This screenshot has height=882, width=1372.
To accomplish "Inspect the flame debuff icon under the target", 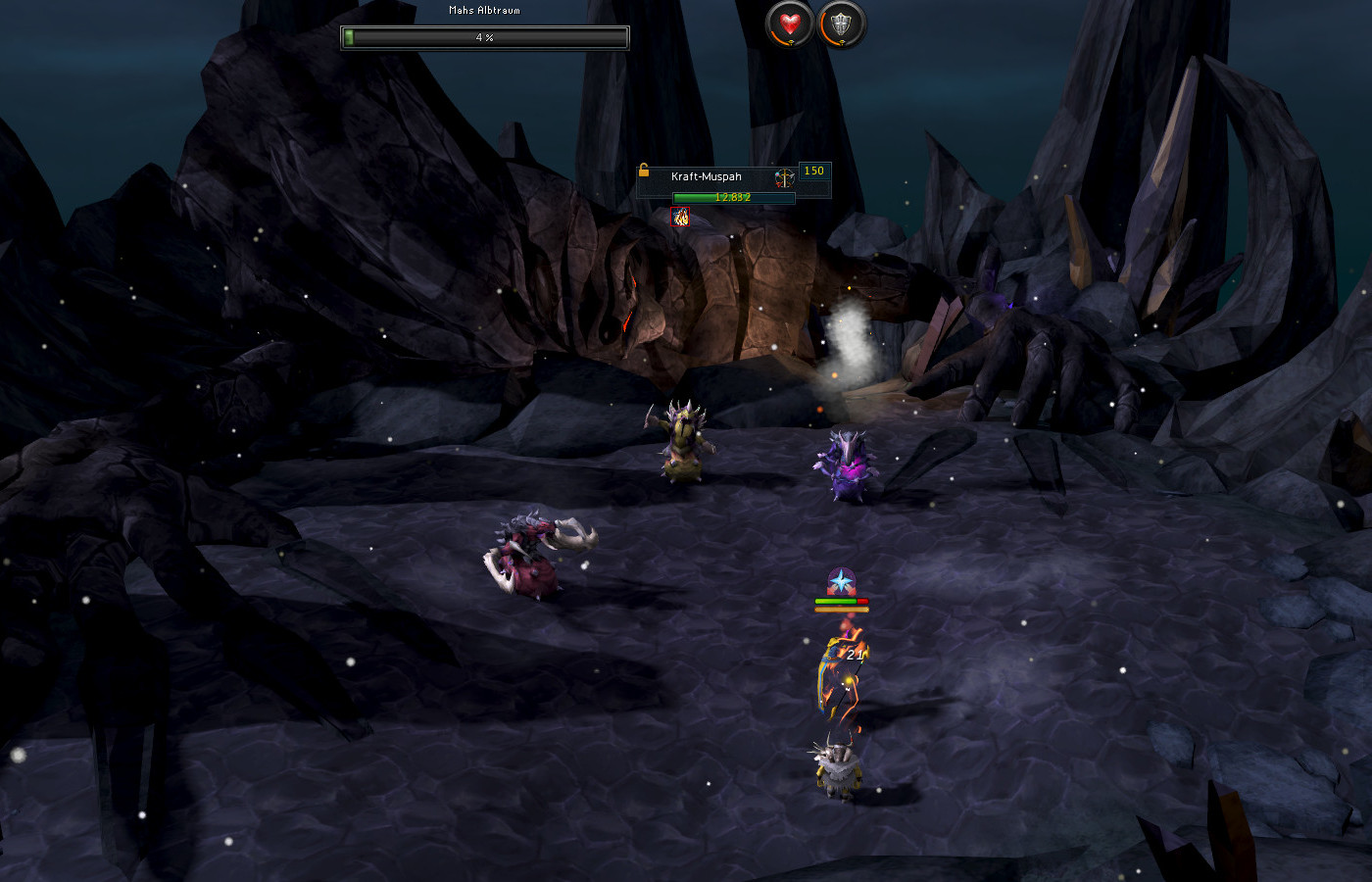I will click(680, 218).
